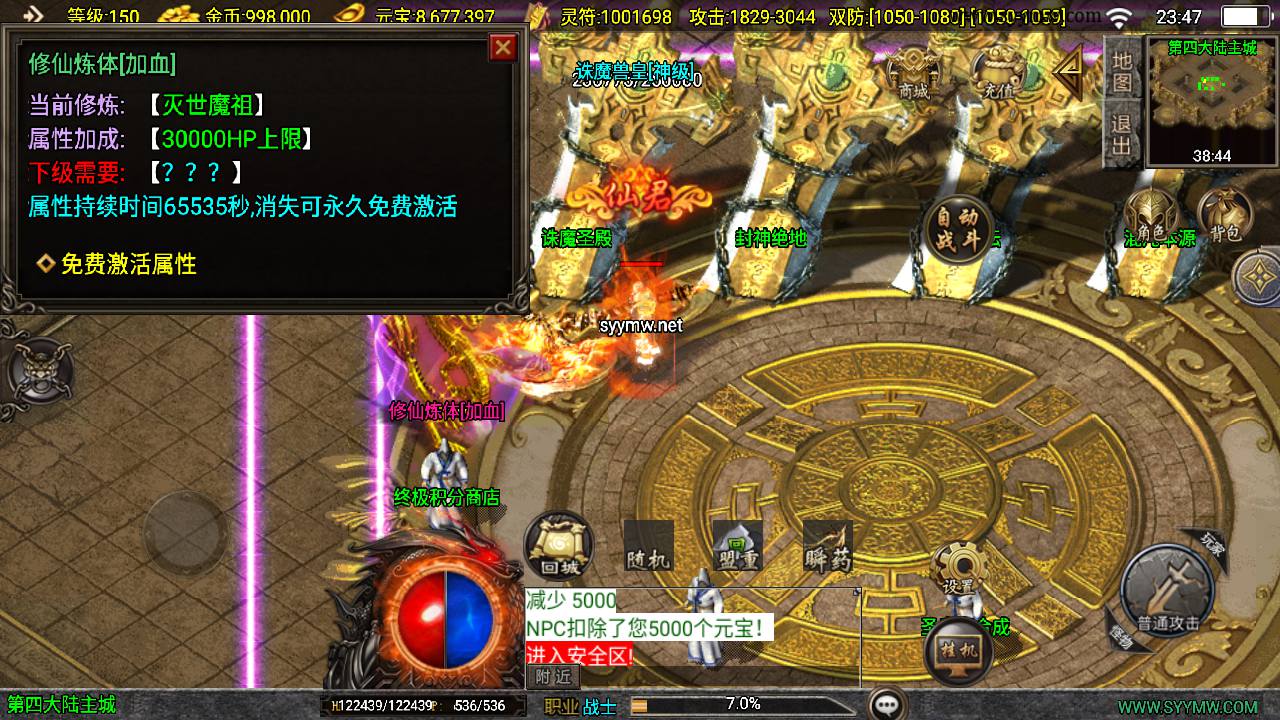Click the 退出 exit button
Image resolution: width=1280 pixels, height=720 pixels.
pos(1122,136)
